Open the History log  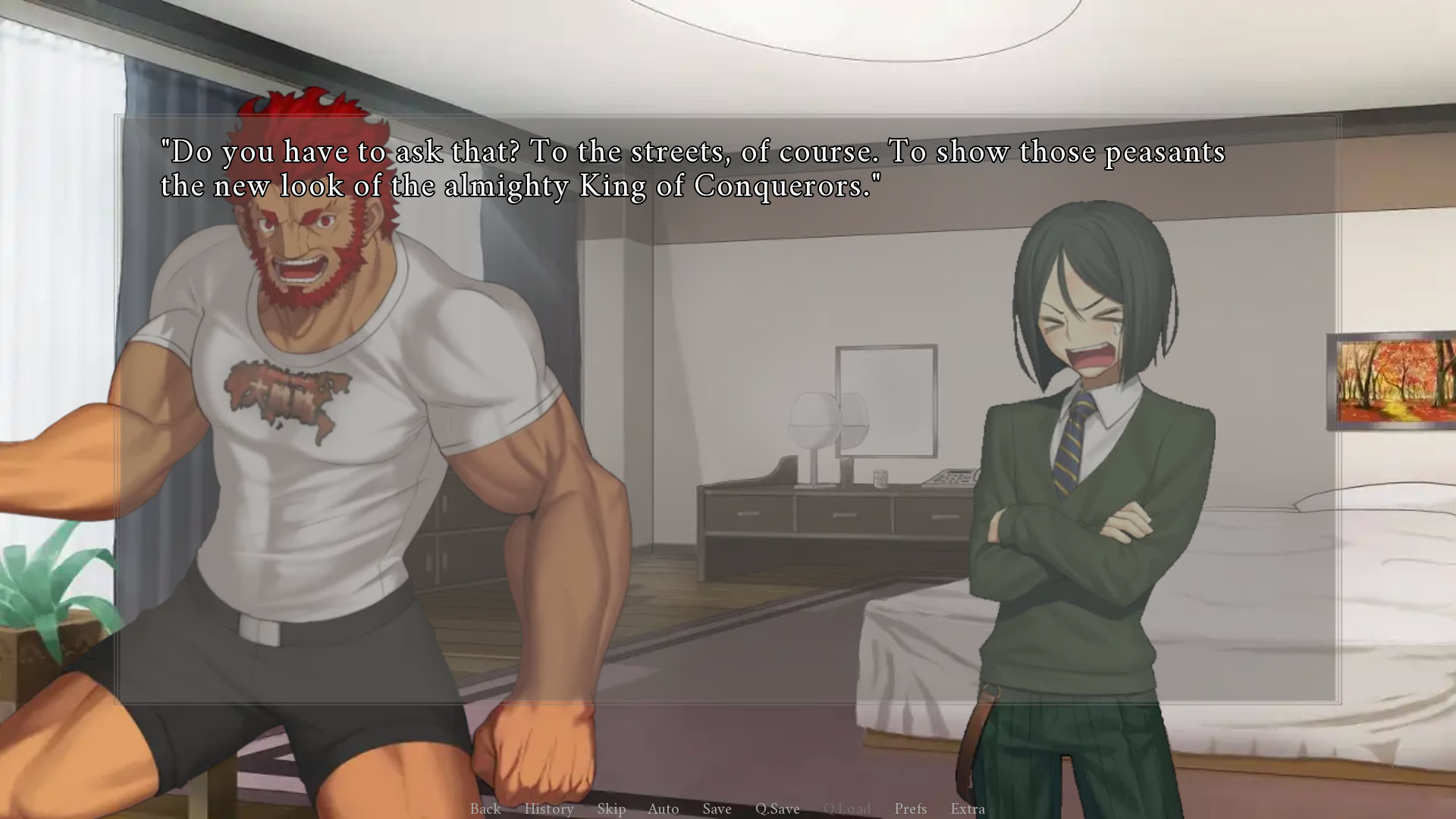[x=549, y=809]
